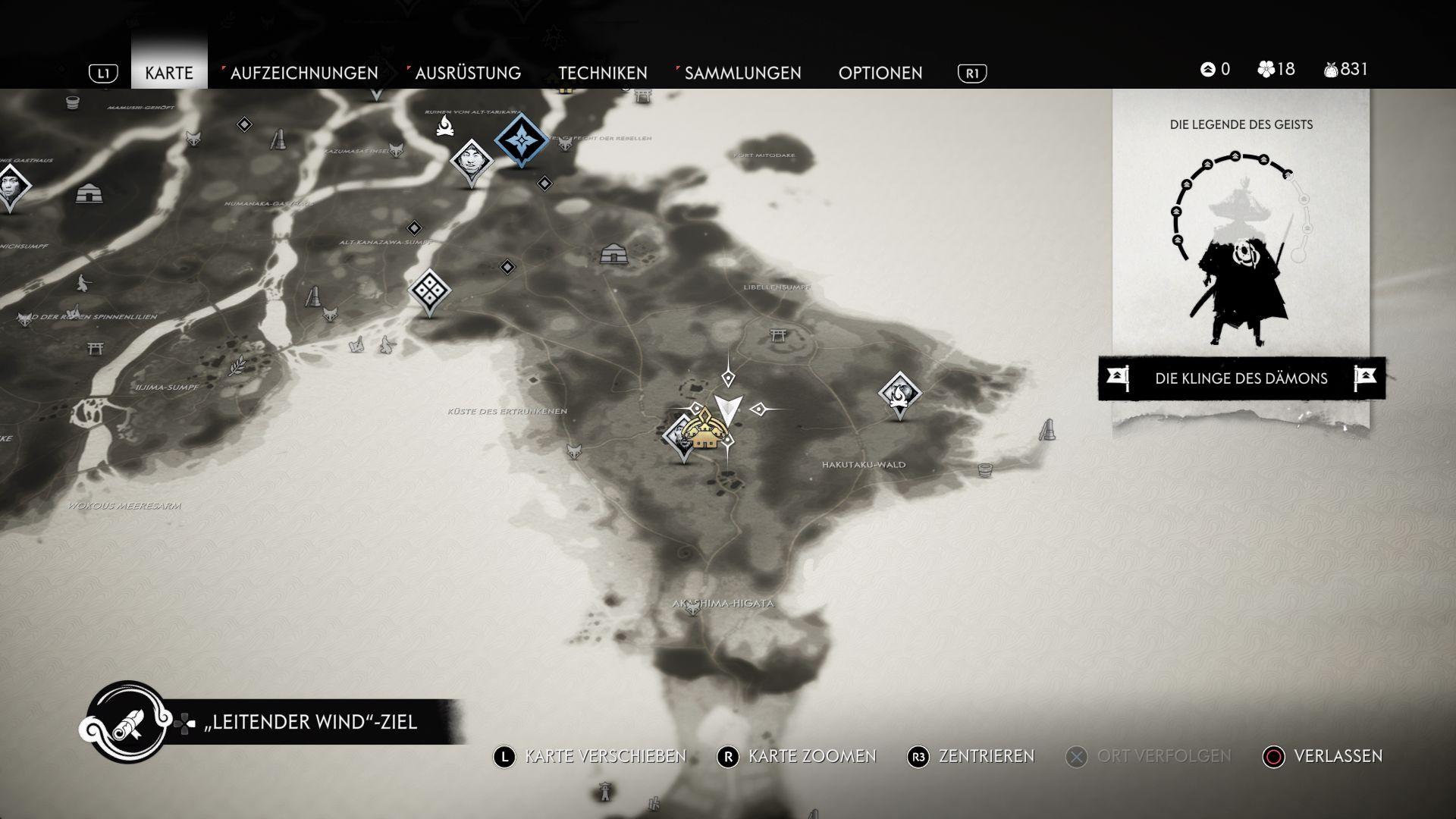Select the flame diamond marker near Hakutaku-Wald
Image resolution: width=1456 pixels, height=819 pixels.
[899, 393]
